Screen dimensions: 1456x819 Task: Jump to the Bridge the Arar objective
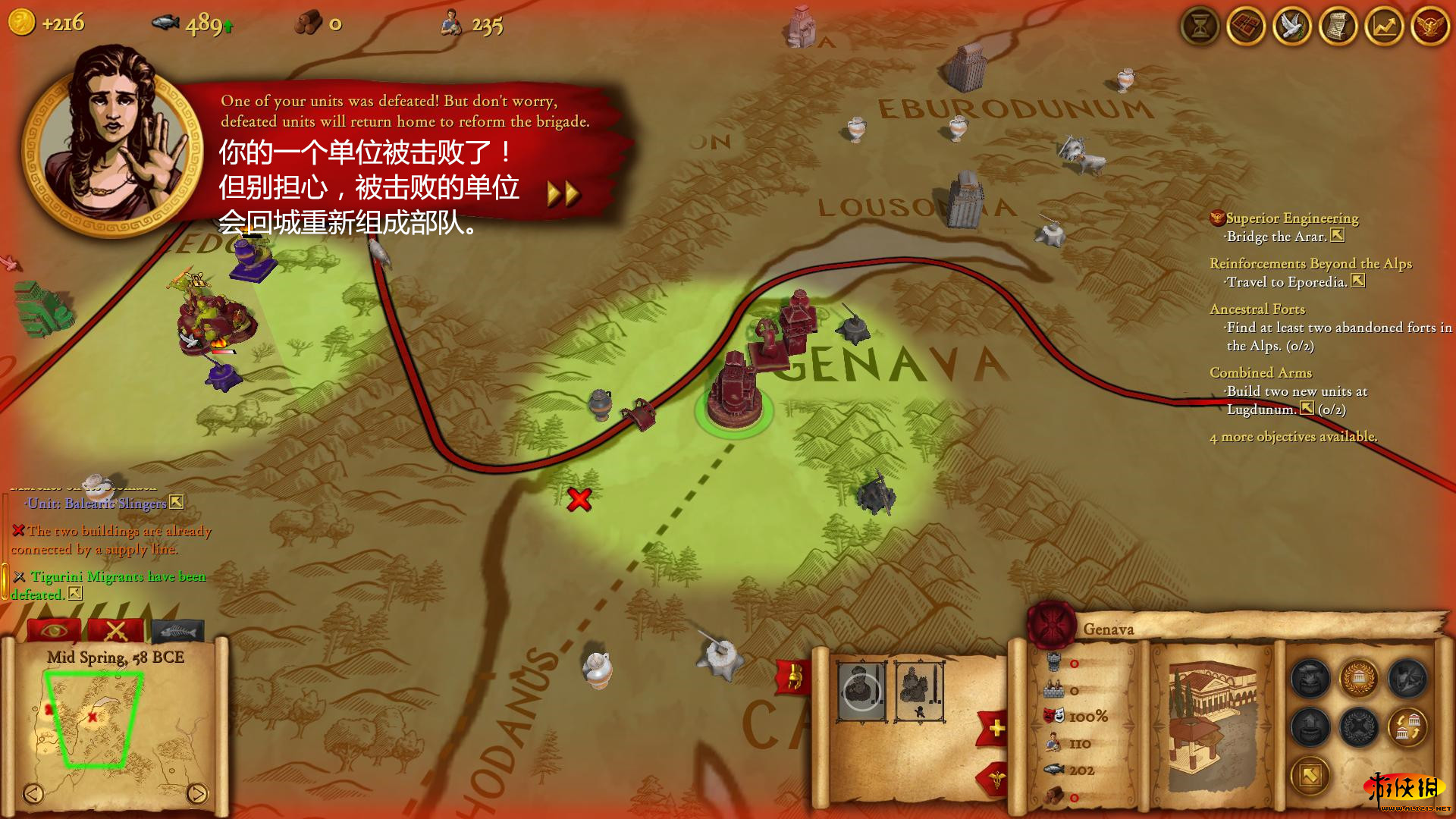pos(1338,236)
